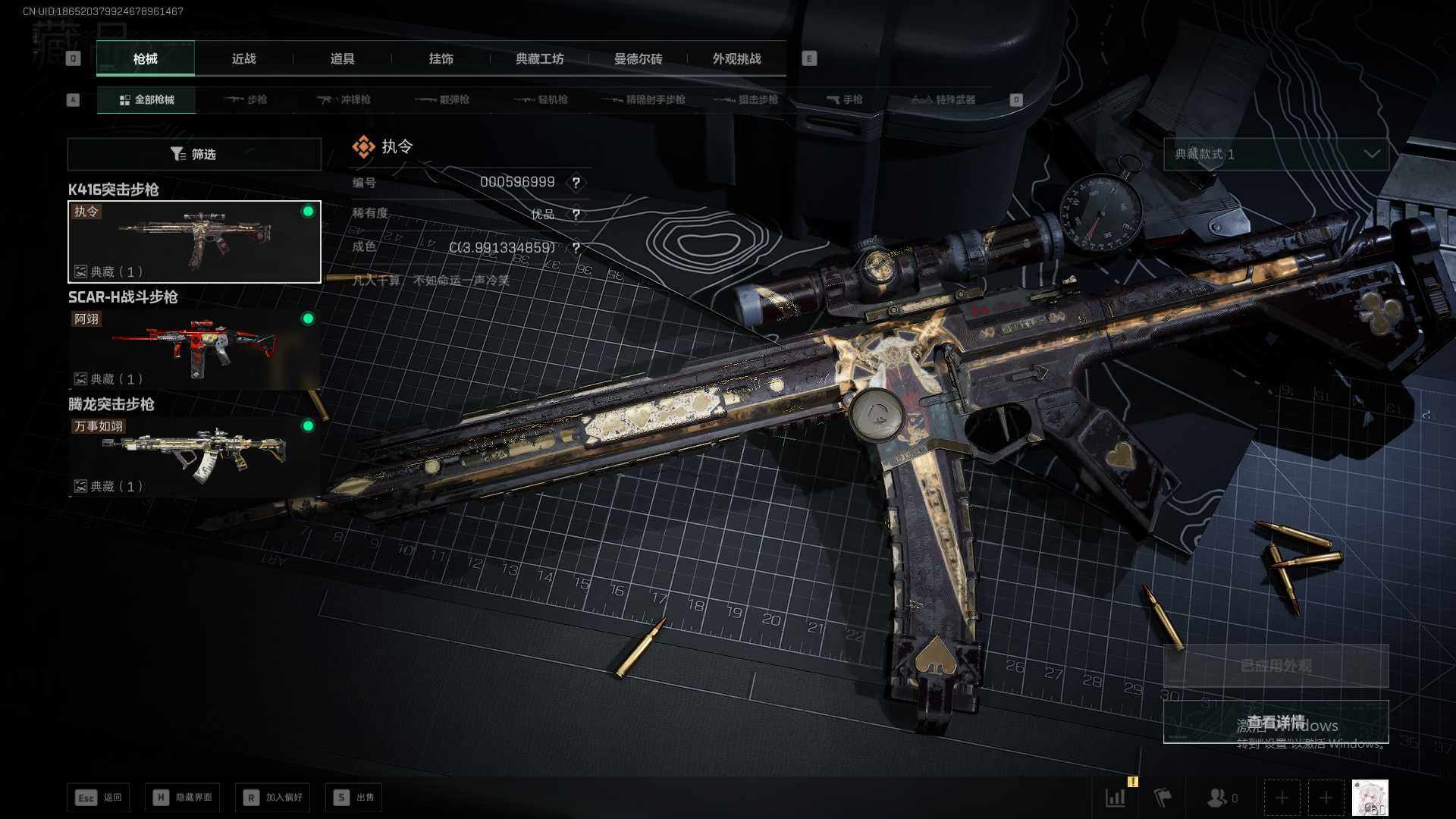Image resolution: width=1456 pixels, height=819 pixels.
Task: Select the K416 执令 skin thumbnail
Action: click(x=194, y=242)
